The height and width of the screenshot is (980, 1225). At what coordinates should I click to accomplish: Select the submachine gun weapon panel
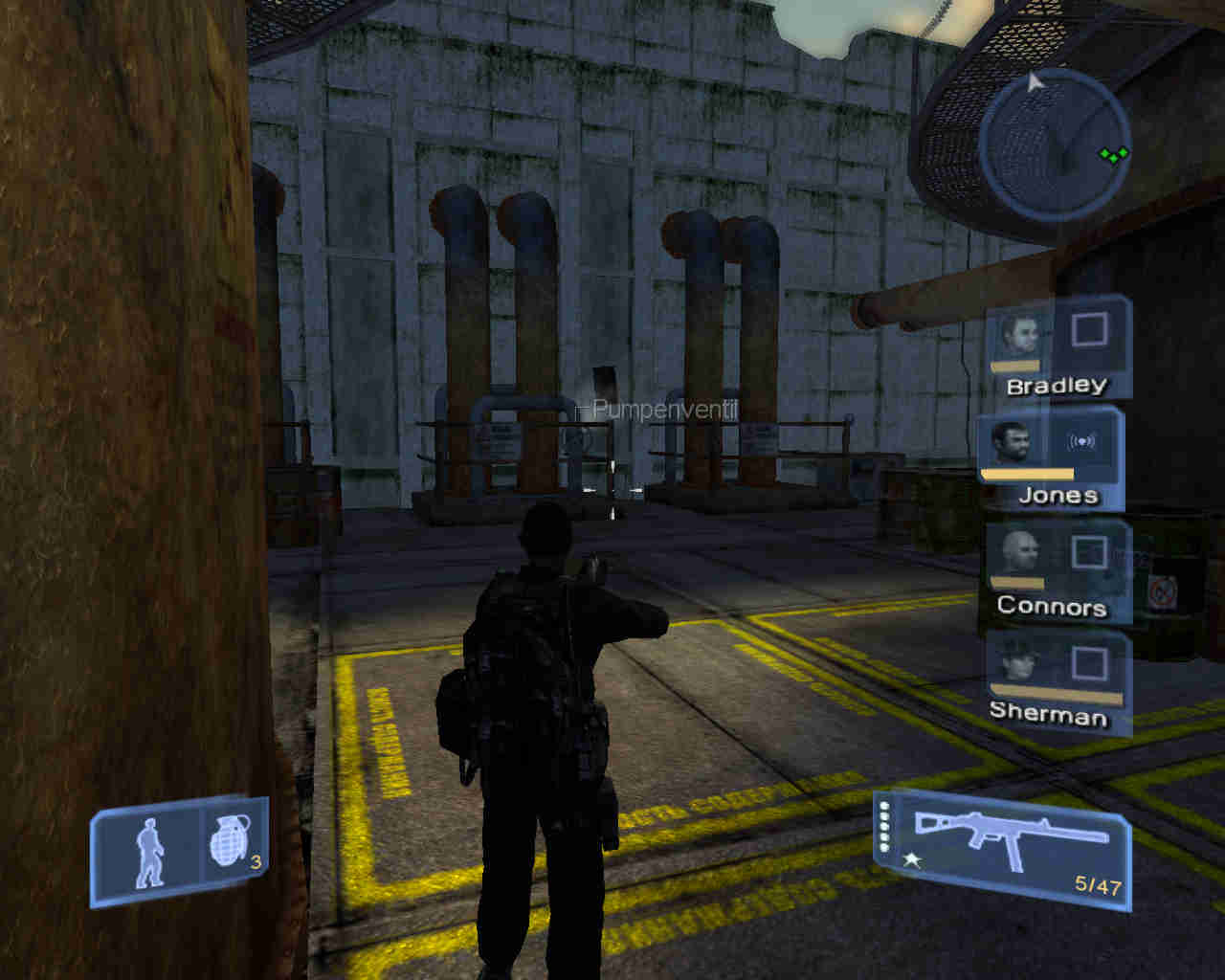(x=1002, y=849)
